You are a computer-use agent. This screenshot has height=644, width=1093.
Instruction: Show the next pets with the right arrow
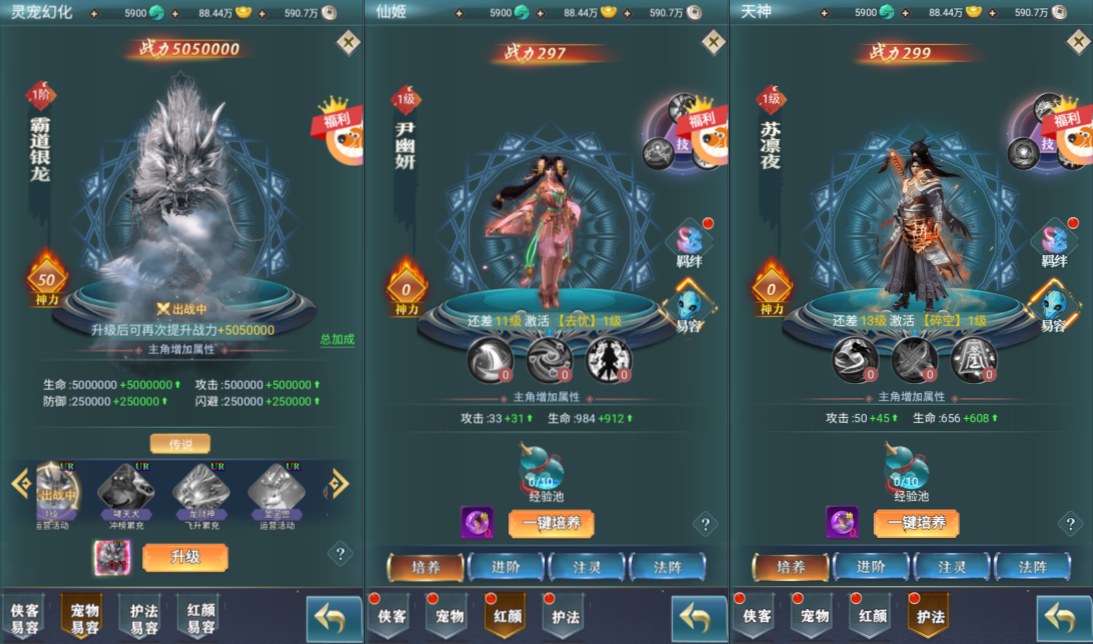click(x=339, y=483)
